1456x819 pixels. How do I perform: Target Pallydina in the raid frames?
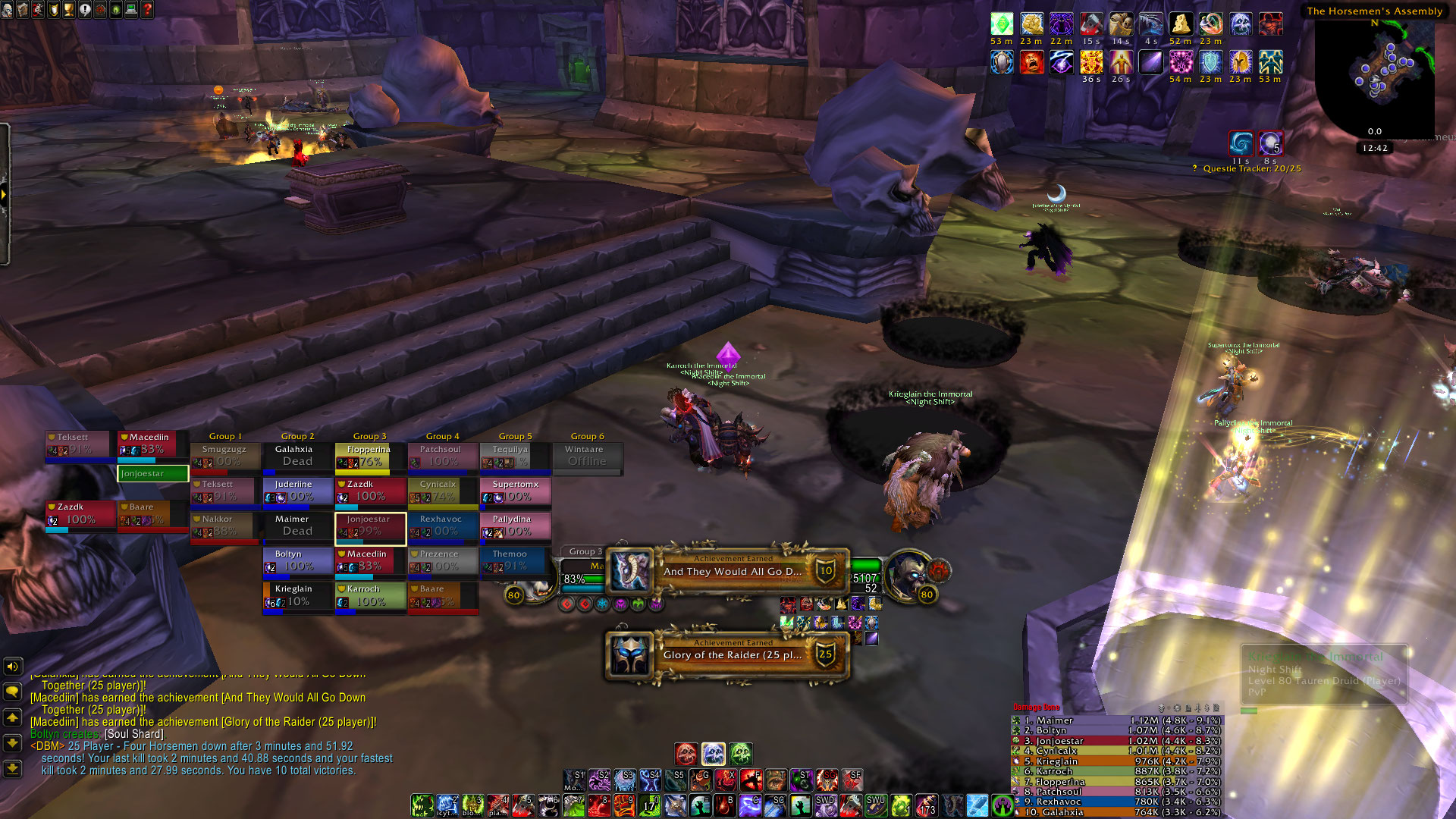[515, 526]
